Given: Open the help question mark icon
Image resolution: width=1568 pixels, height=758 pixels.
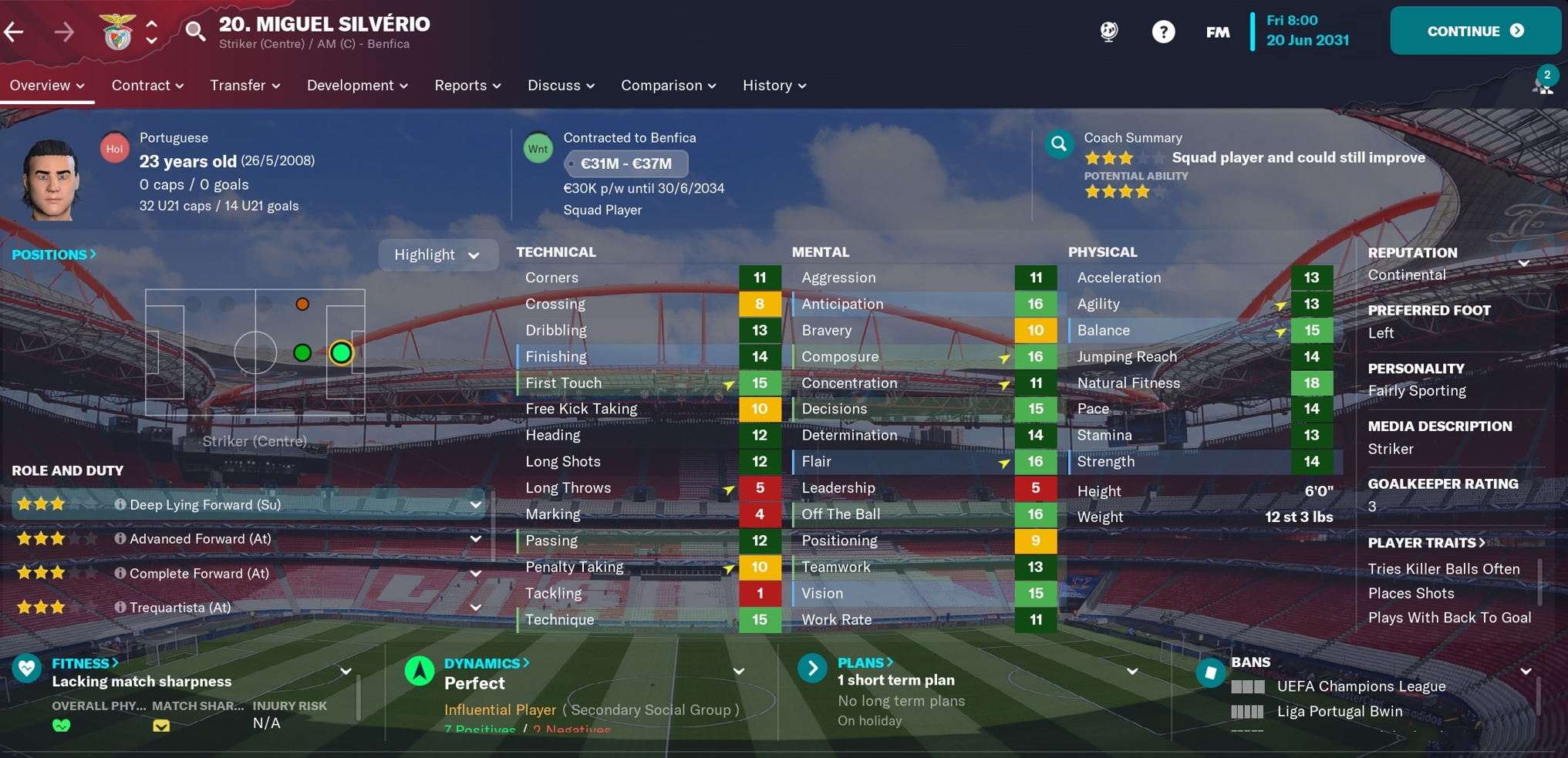Looking at the screenshot, I should pos(1163,32).
